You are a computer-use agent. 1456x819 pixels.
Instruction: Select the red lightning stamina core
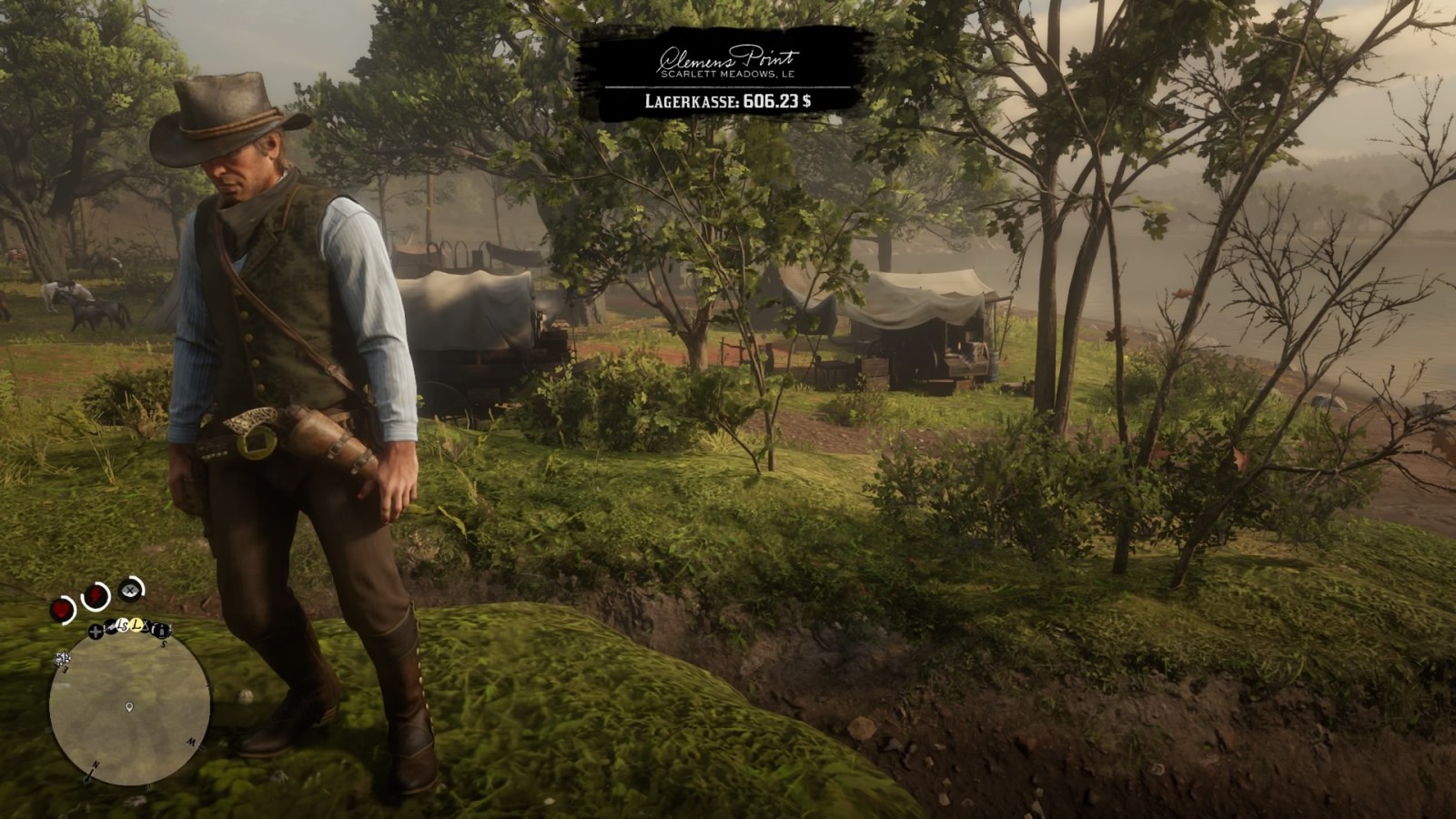(95, 596)
